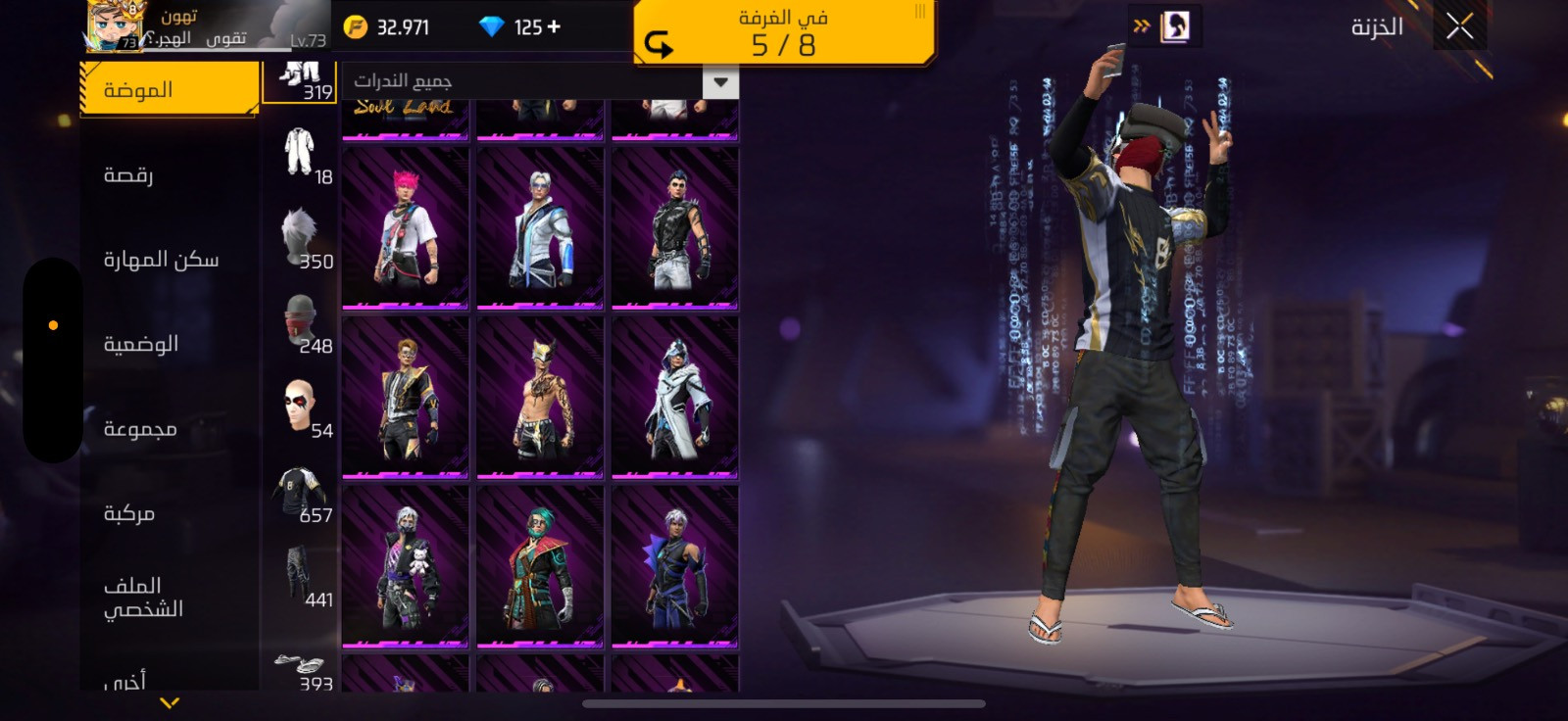Add diamonds with the plus button
The height and width of the screenshot is (721, 1568).
pos(555,26)
